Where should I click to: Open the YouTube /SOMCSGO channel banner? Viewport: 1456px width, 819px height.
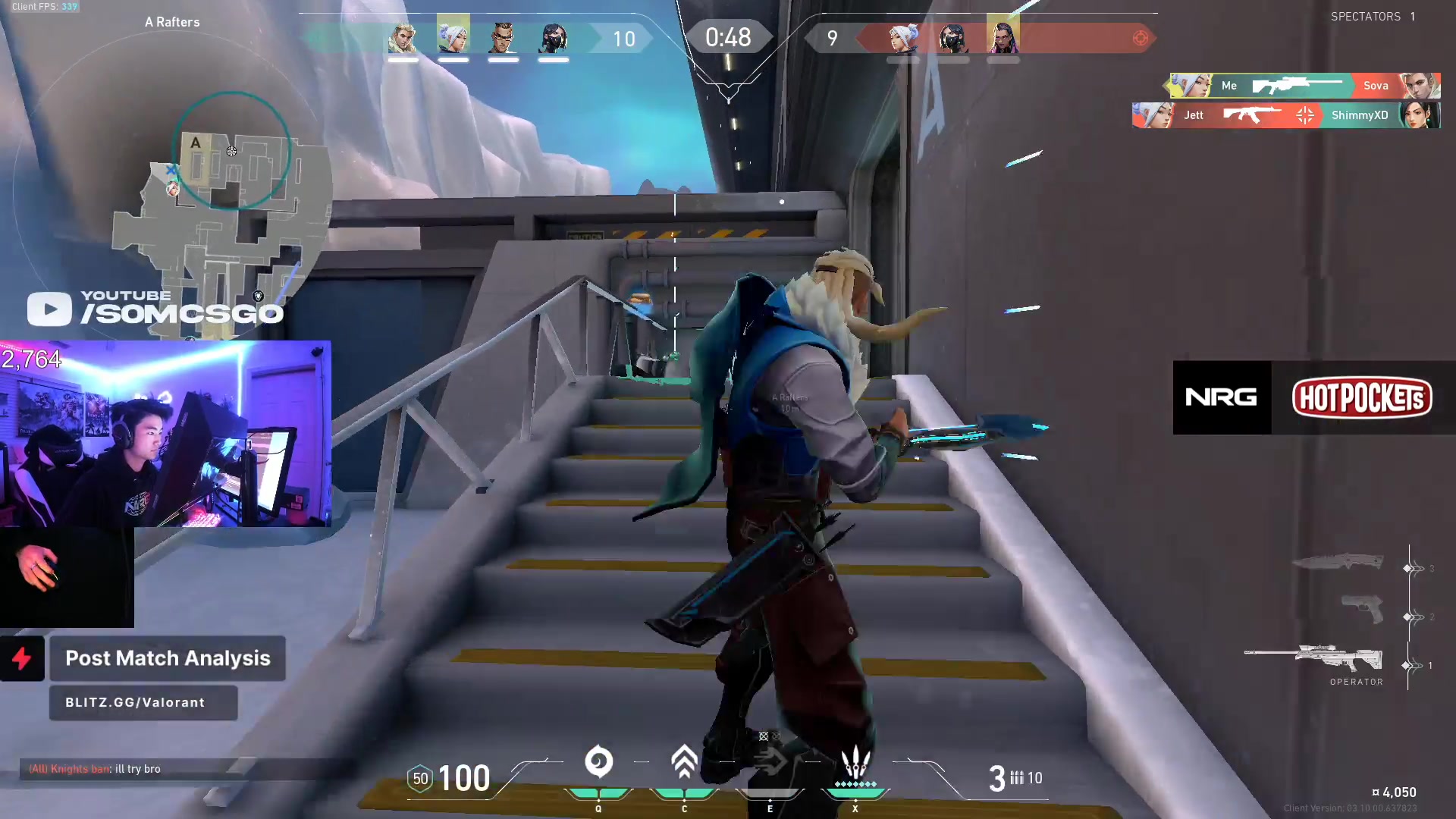click(155, 307)
